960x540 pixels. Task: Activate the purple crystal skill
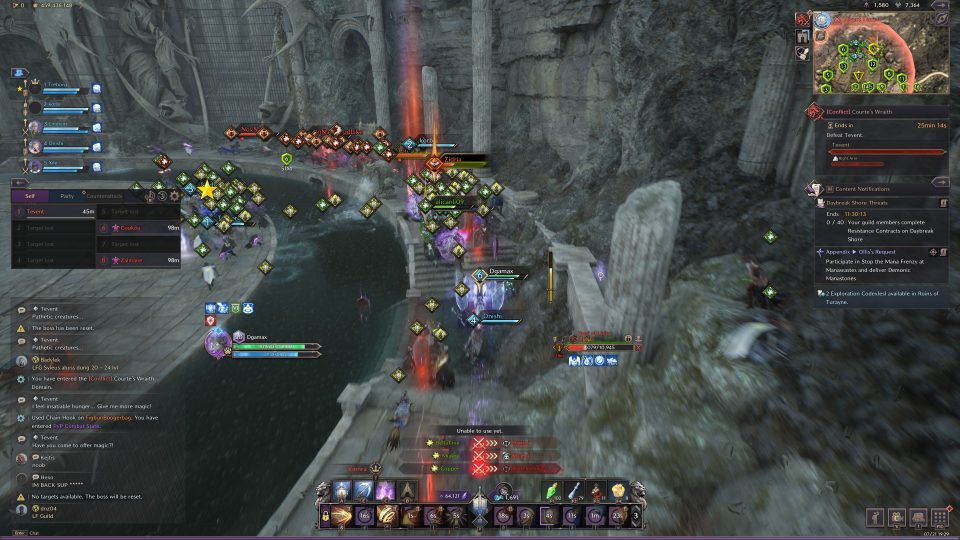384,491
